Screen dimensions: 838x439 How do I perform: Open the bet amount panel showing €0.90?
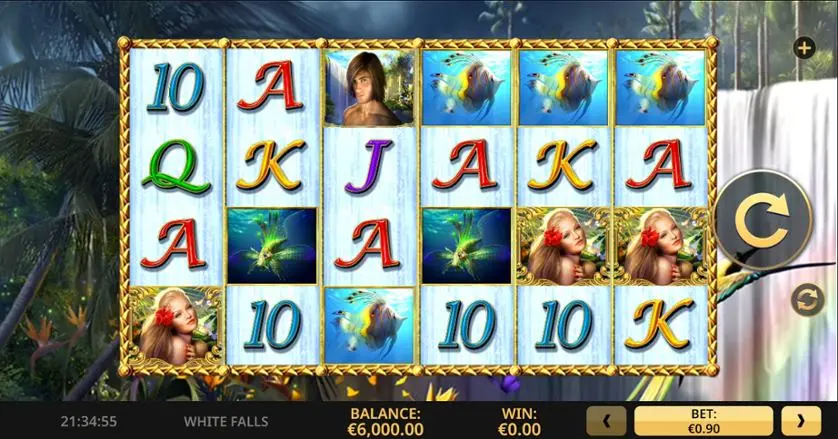(x=703, y=421)
